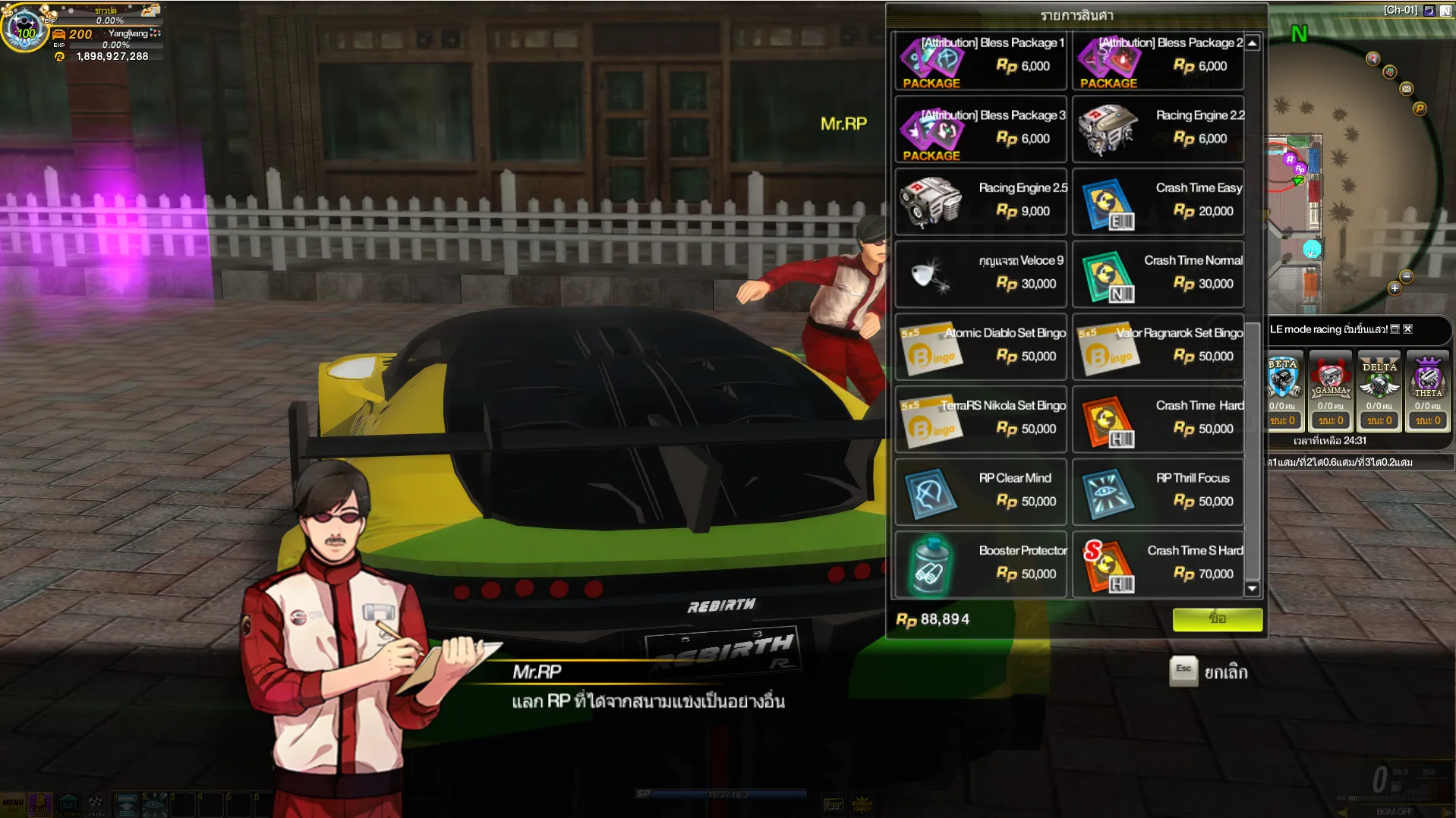Viewport: 1456px width, 818px height.
Task: Pick the RP Clear Mind item
Action: [x=981, y=492]
